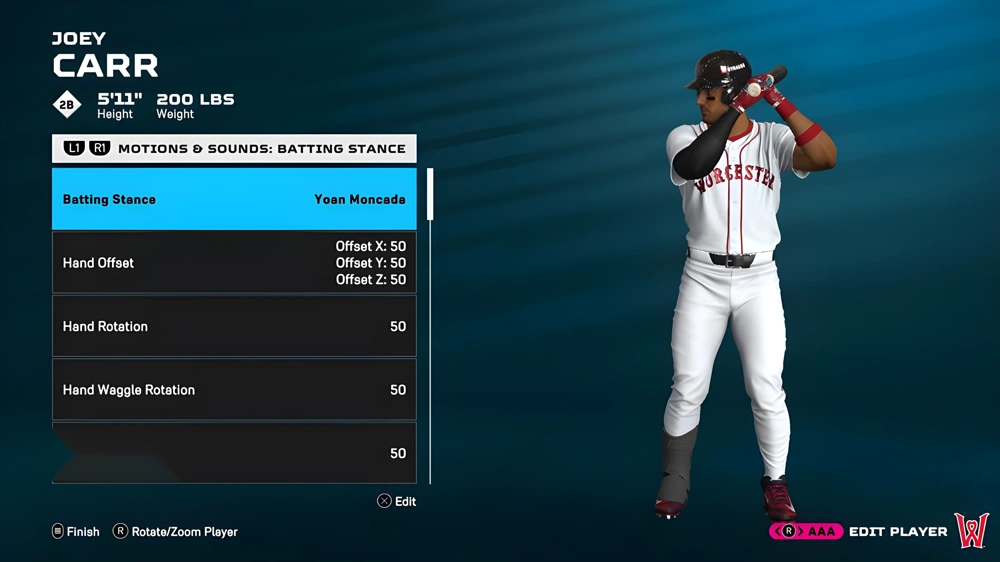Click the Finish option
Viewport: 1000px width, 562px height.
pyautogui.click(x=76, y=532)
